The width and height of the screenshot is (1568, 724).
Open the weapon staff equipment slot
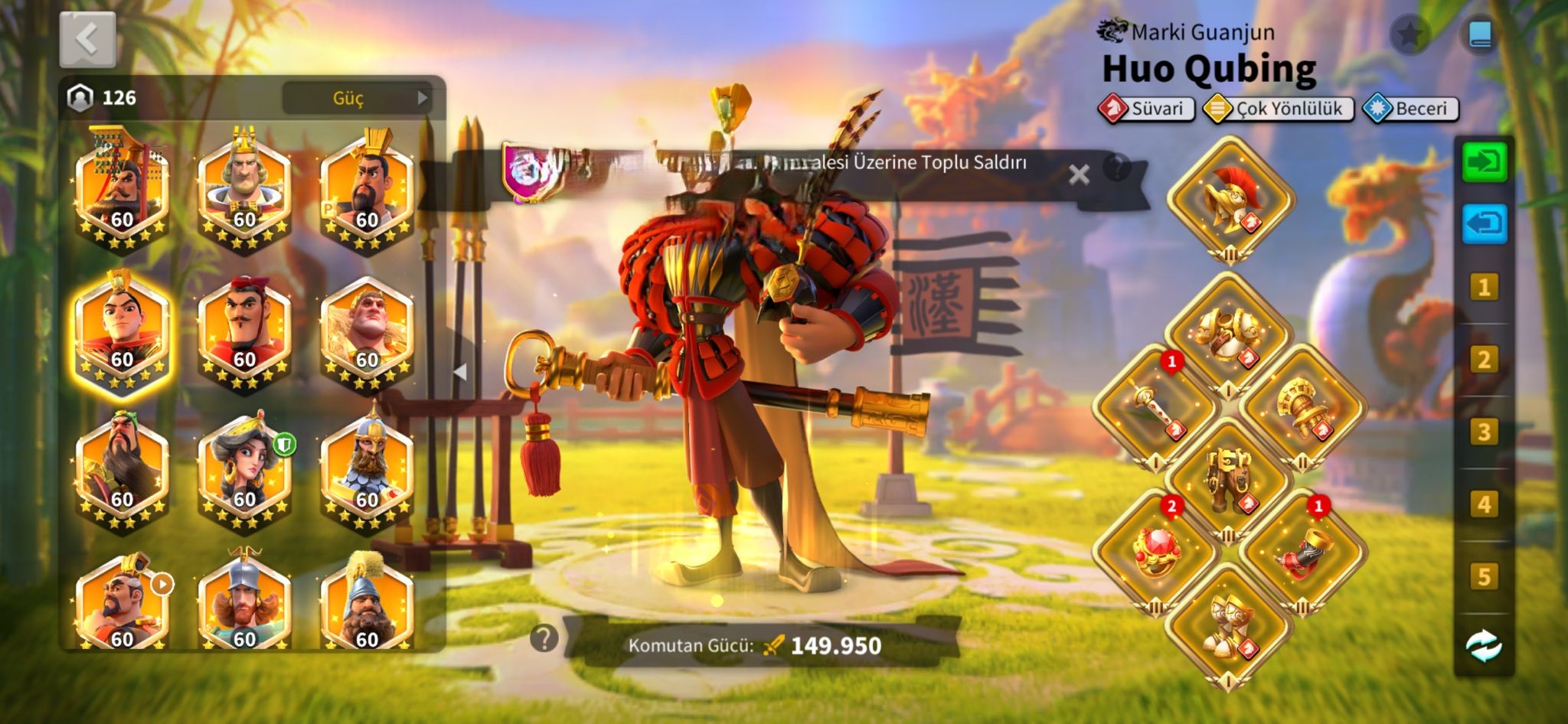point(1155,407)
